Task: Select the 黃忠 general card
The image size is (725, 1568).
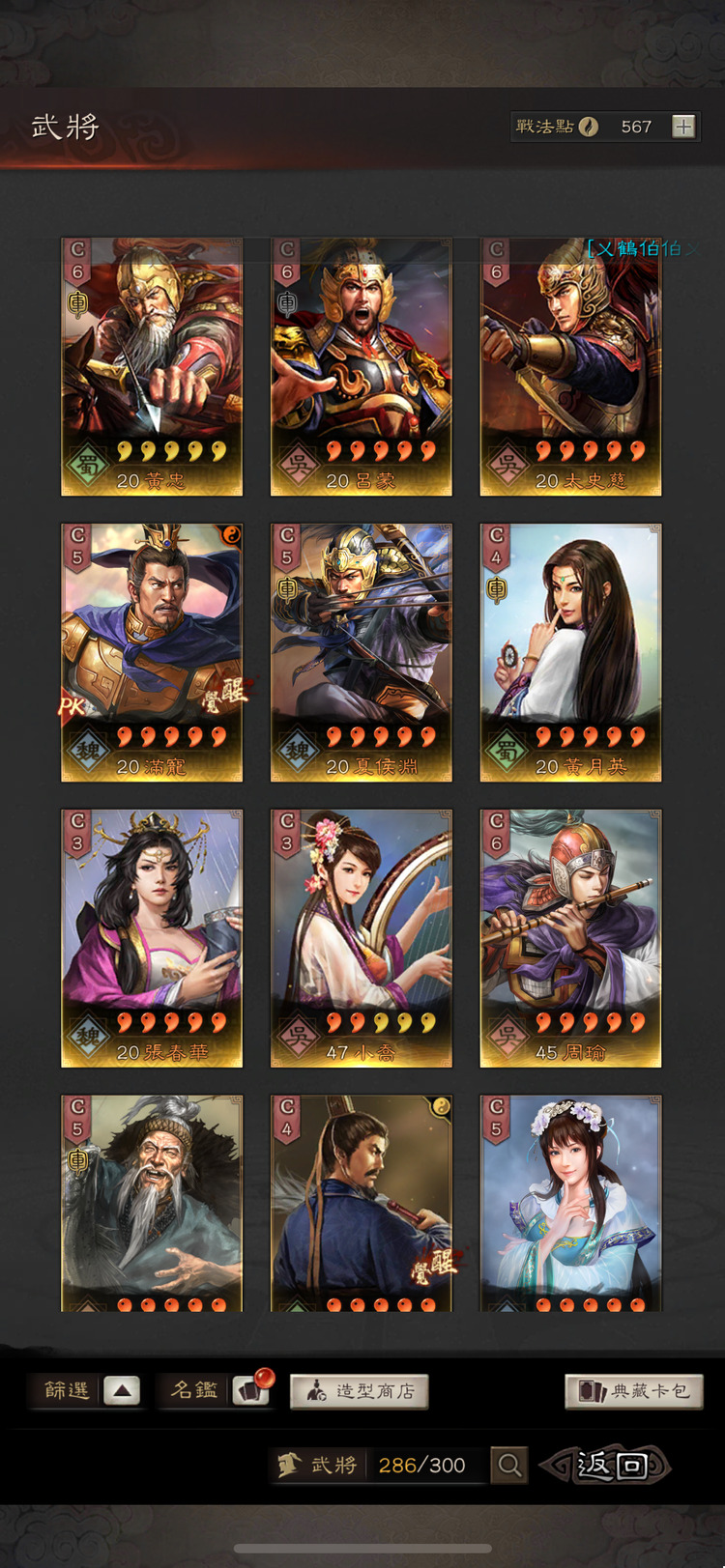Action: pyautogui.click(x=152, y=367)
